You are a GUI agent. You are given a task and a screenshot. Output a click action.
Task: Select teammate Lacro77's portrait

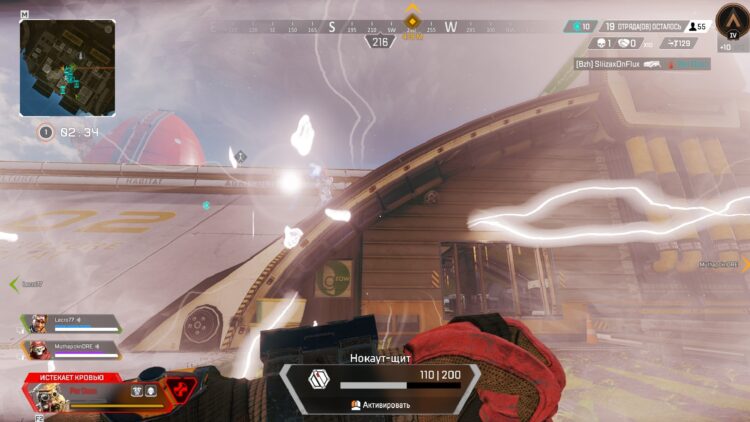coord(38,324)
